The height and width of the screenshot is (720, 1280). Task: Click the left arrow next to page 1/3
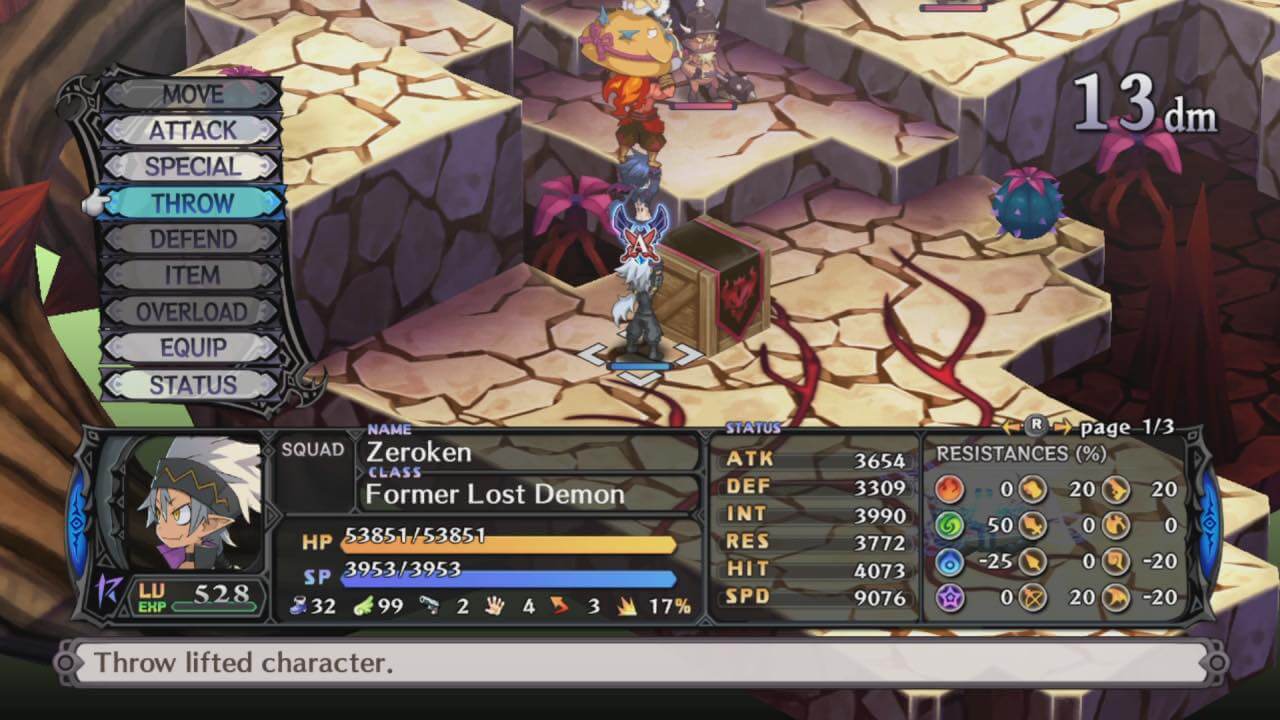click(1012, 427)
